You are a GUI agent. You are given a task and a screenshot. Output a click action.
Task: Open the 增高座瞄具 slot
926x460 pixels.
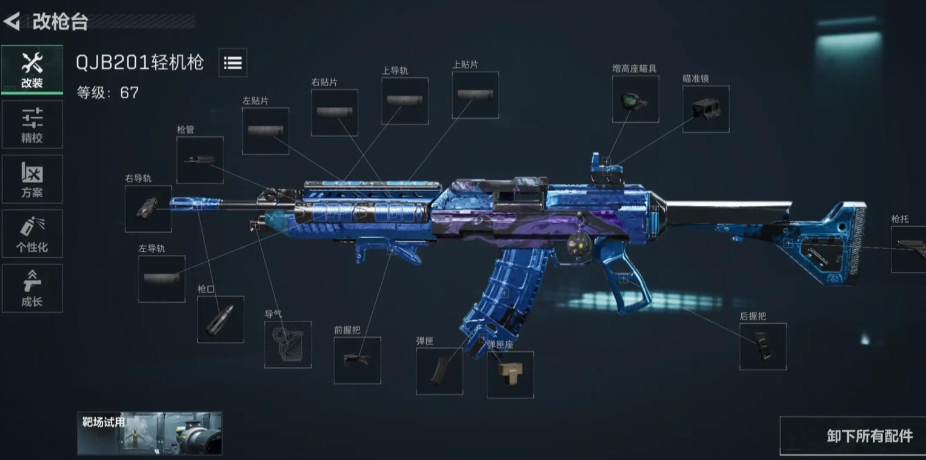(635, 99)
